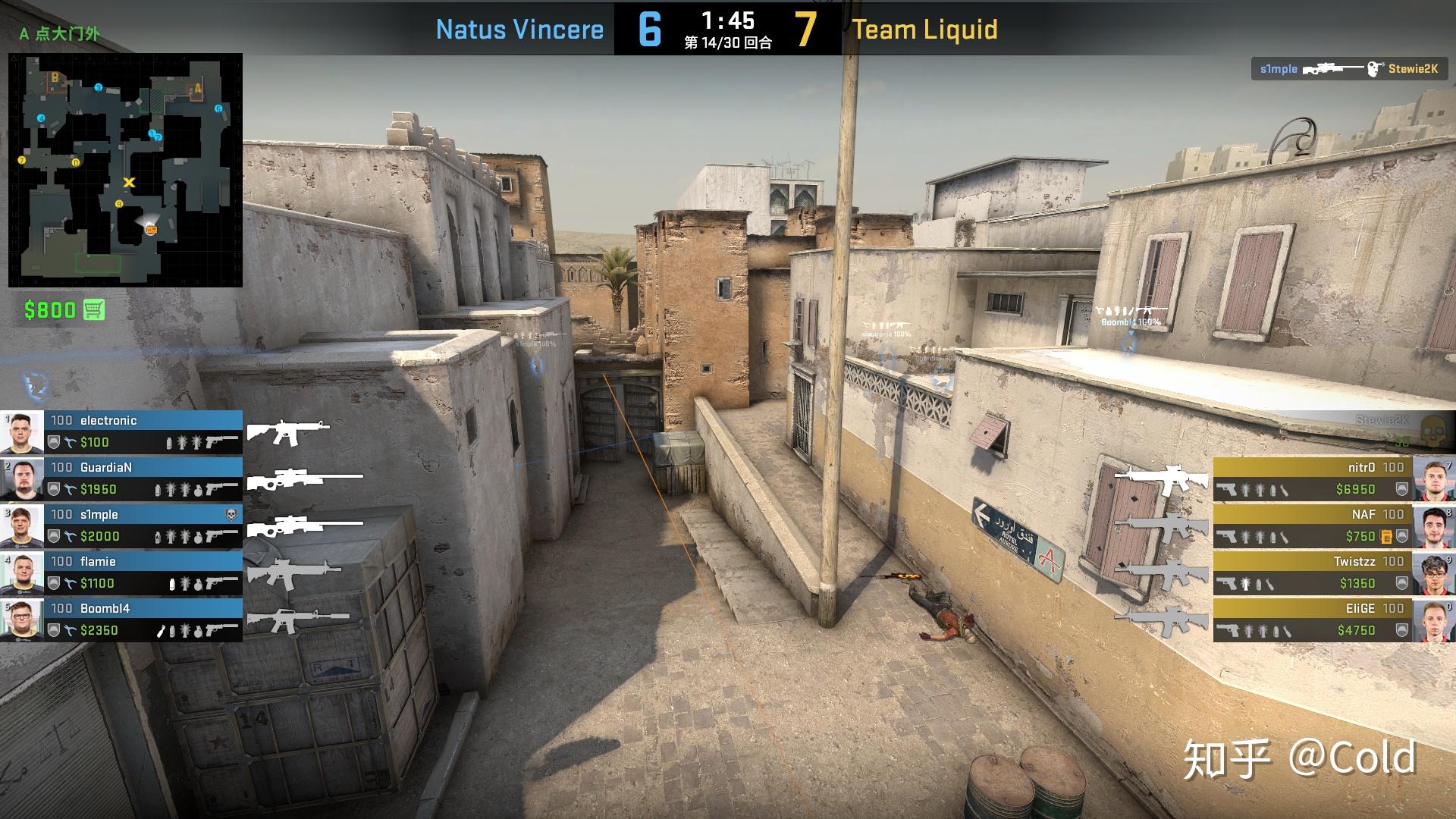Select the grenade icon in Boombl4's inventory
The height and width of the screenshot is (819, 1456).
(197, 629)
